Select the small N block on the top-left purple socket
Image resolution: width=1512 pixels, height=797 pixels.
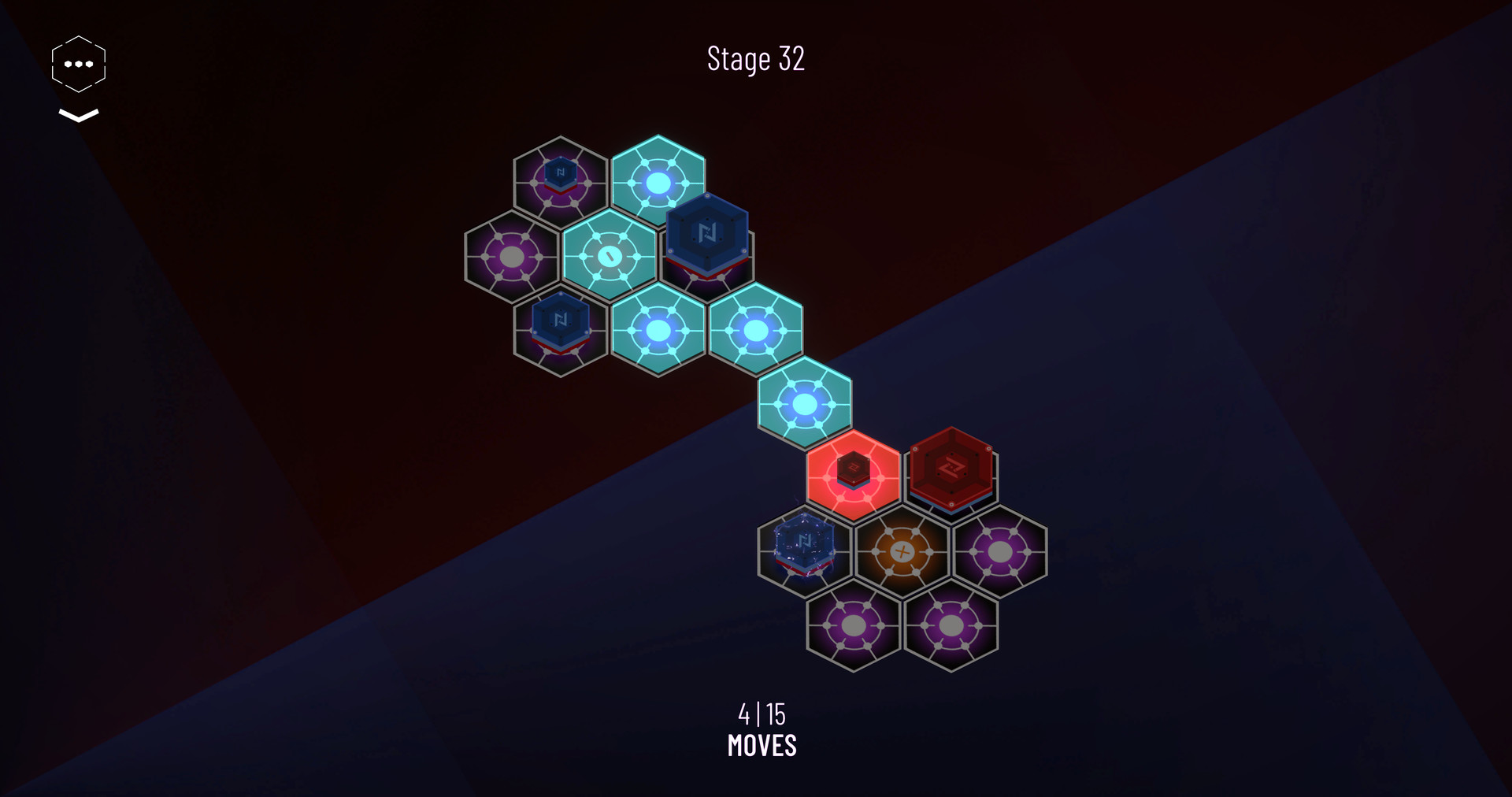561,173
